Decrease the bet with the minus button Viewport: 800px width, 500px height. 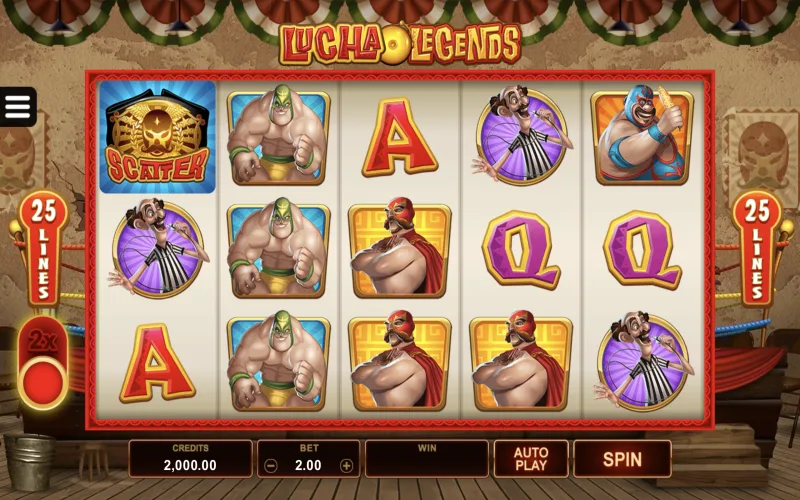(x=271, y=465)
